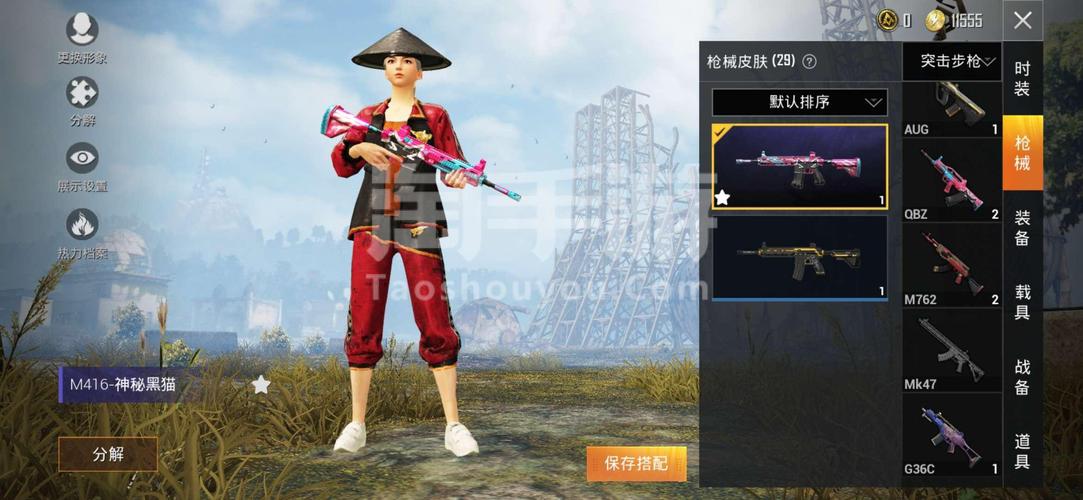
Task: Choose the AUG weapon entry
Action: [951, 109]
